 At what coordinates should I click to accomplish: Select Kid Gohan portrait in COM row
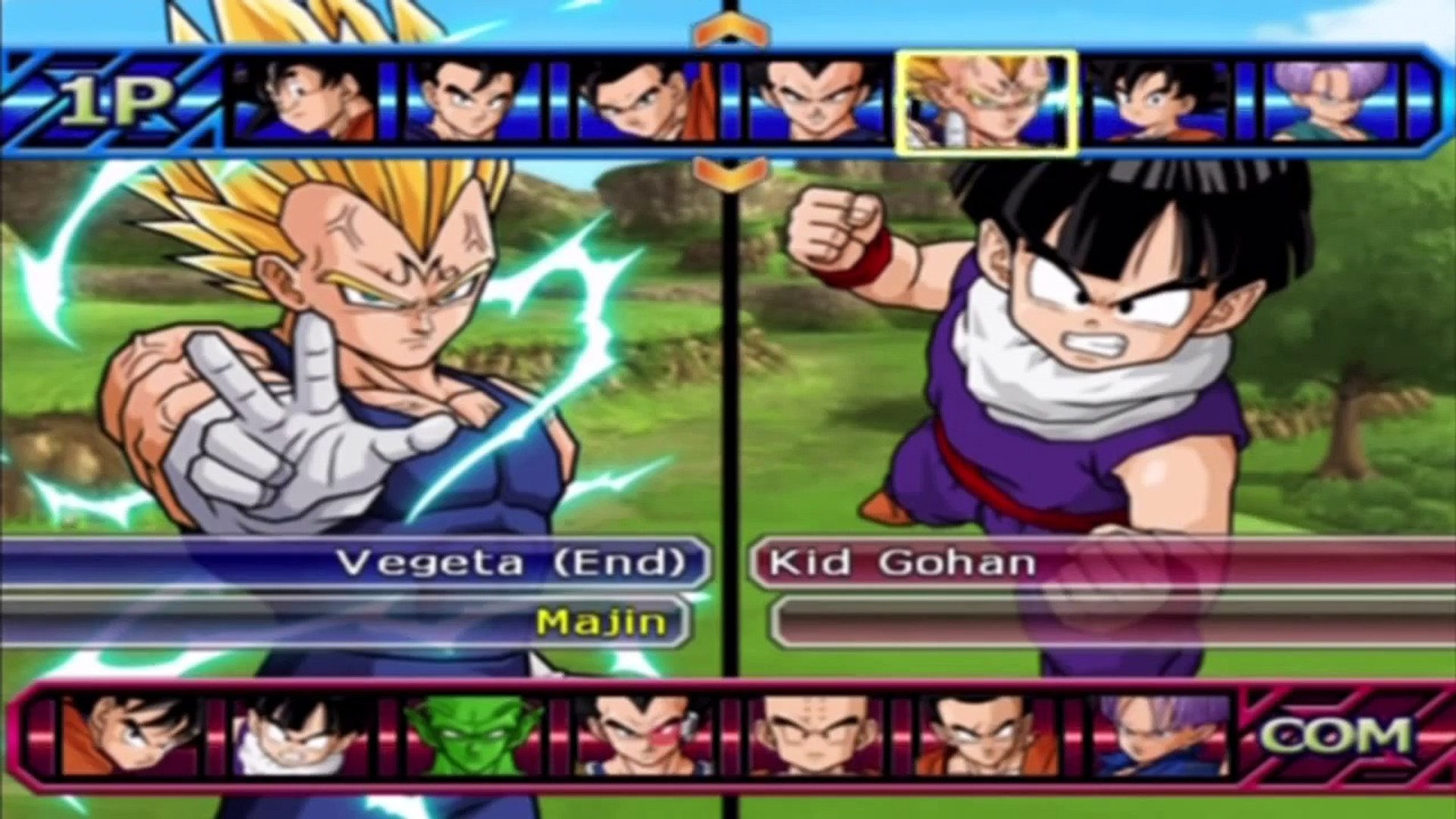tap(302, 736)
